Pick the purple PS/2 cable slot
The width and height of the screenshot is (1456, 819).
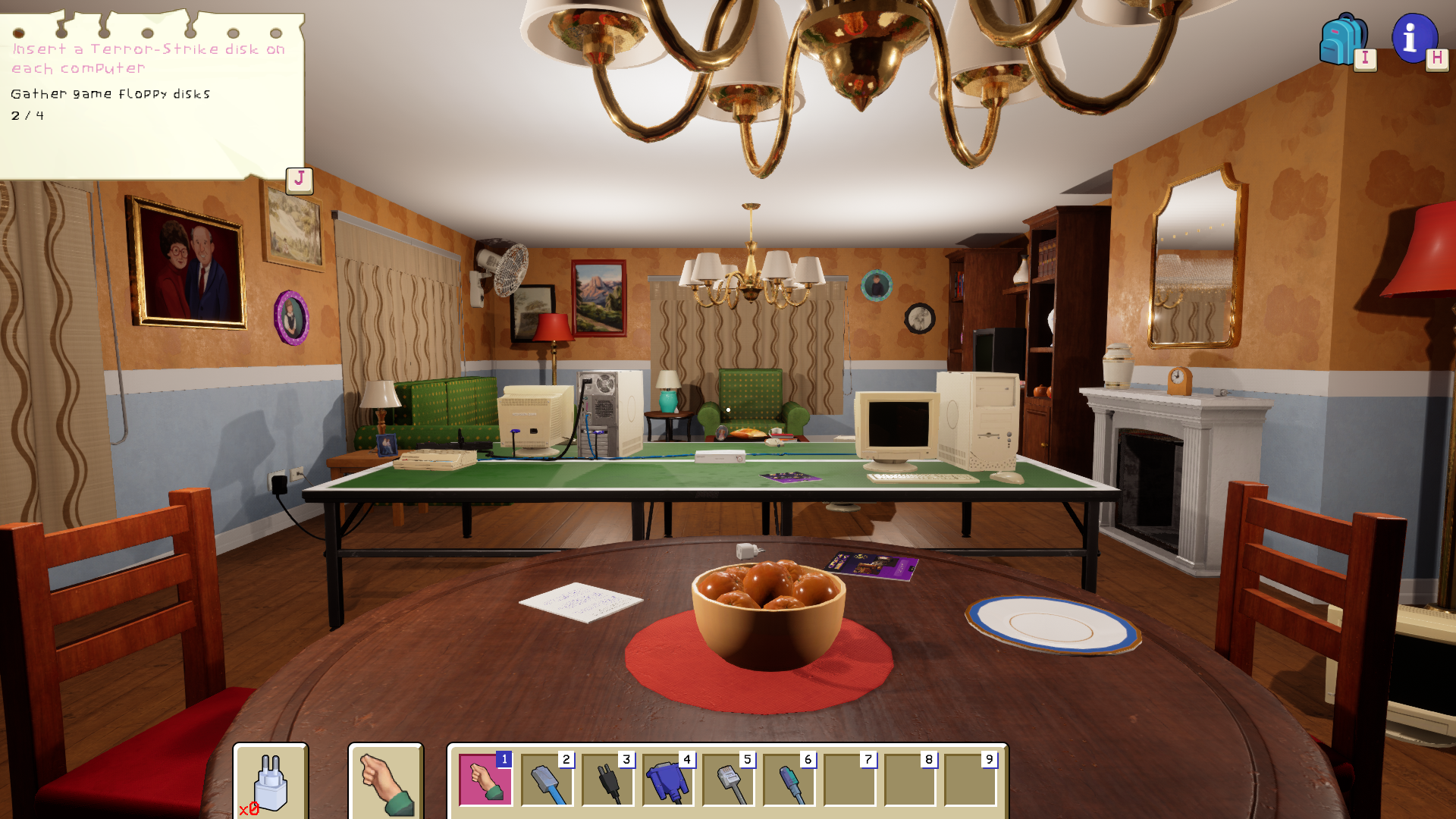click(789, 780)
